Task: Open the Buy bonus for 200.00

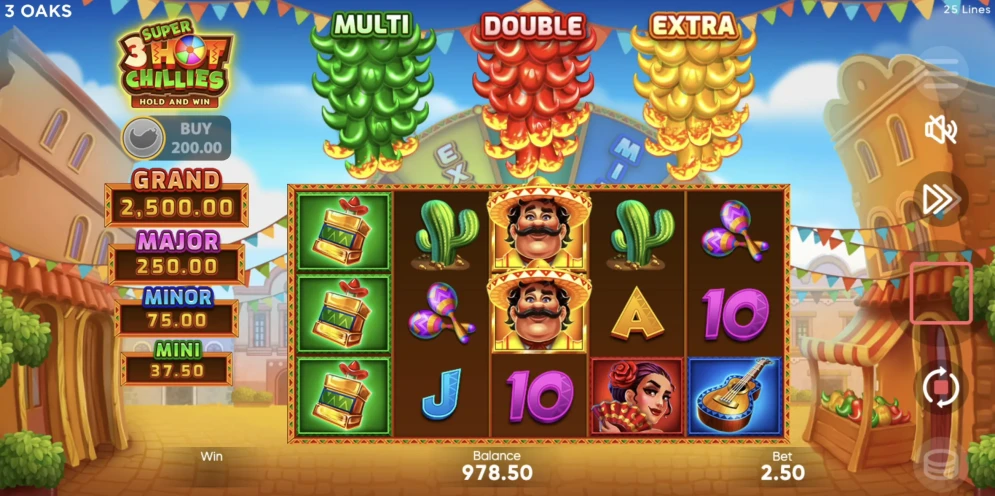Action: [x=176, y=138]
